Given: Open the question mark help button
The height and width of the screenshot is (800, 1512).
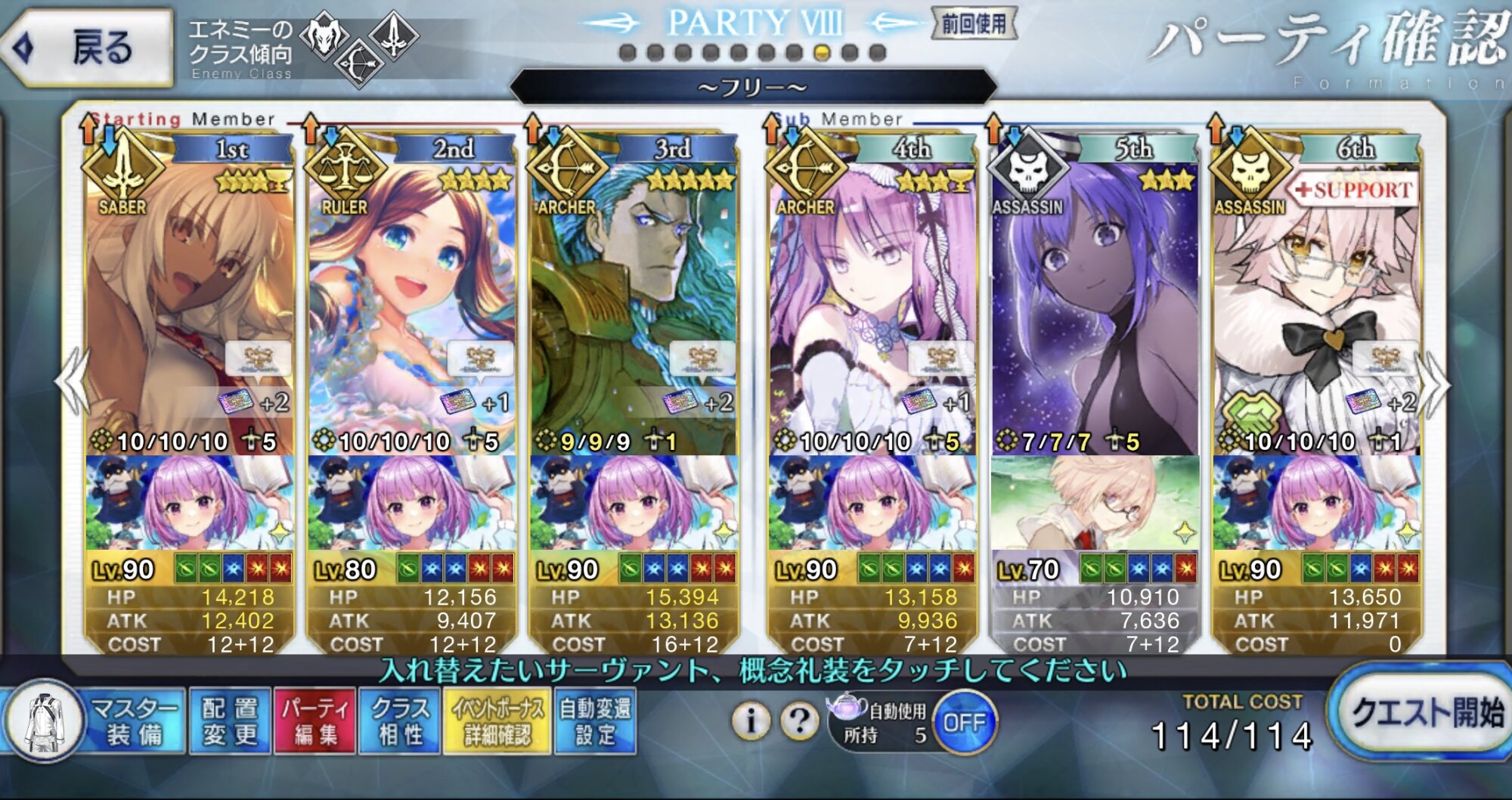Looking at the screenshot, I should tap(798, 721).
